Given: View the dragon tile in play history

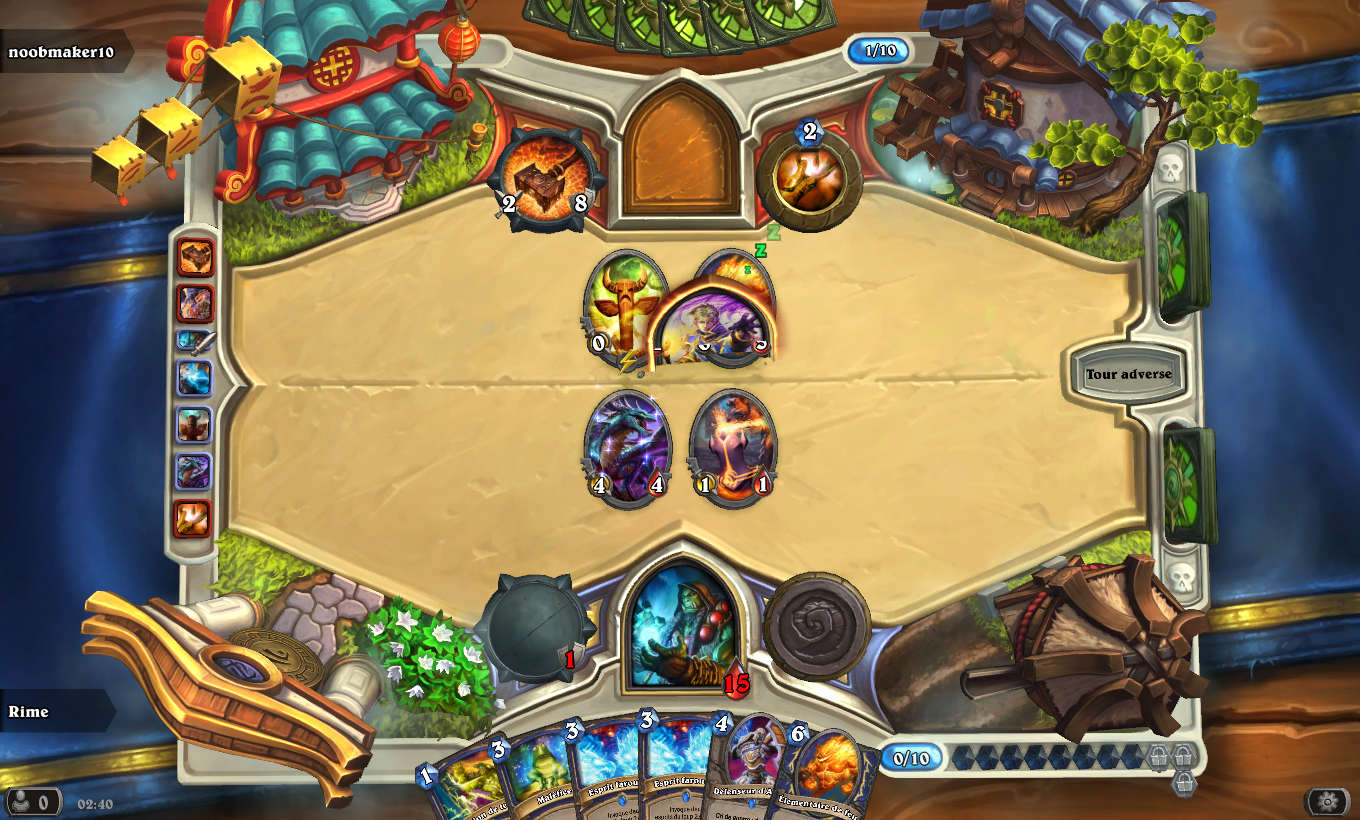Looking at the screenshot, I should [x=194, y=470].
